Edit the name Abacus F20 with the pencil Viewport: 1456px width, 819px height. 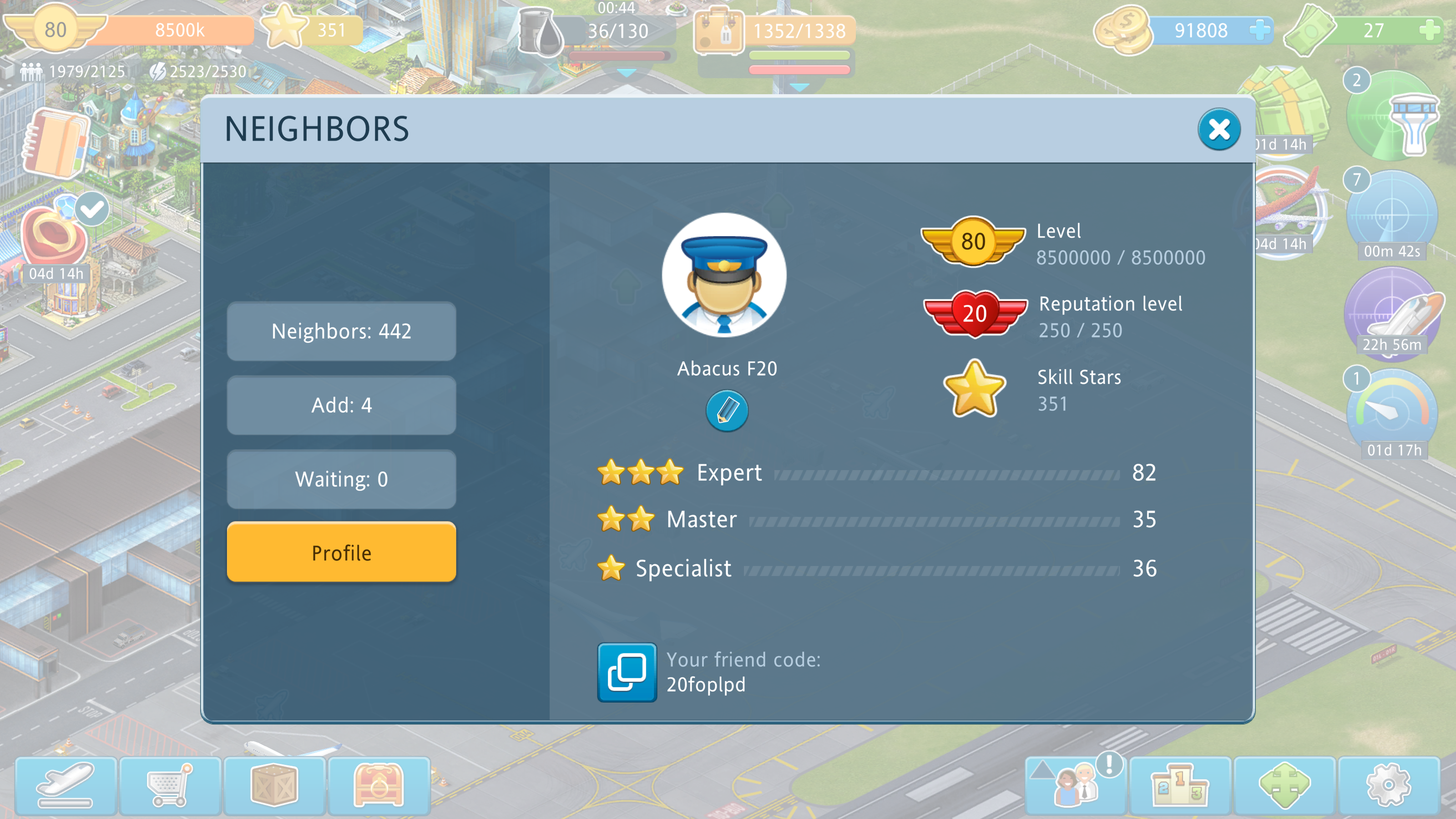(727, 411)
